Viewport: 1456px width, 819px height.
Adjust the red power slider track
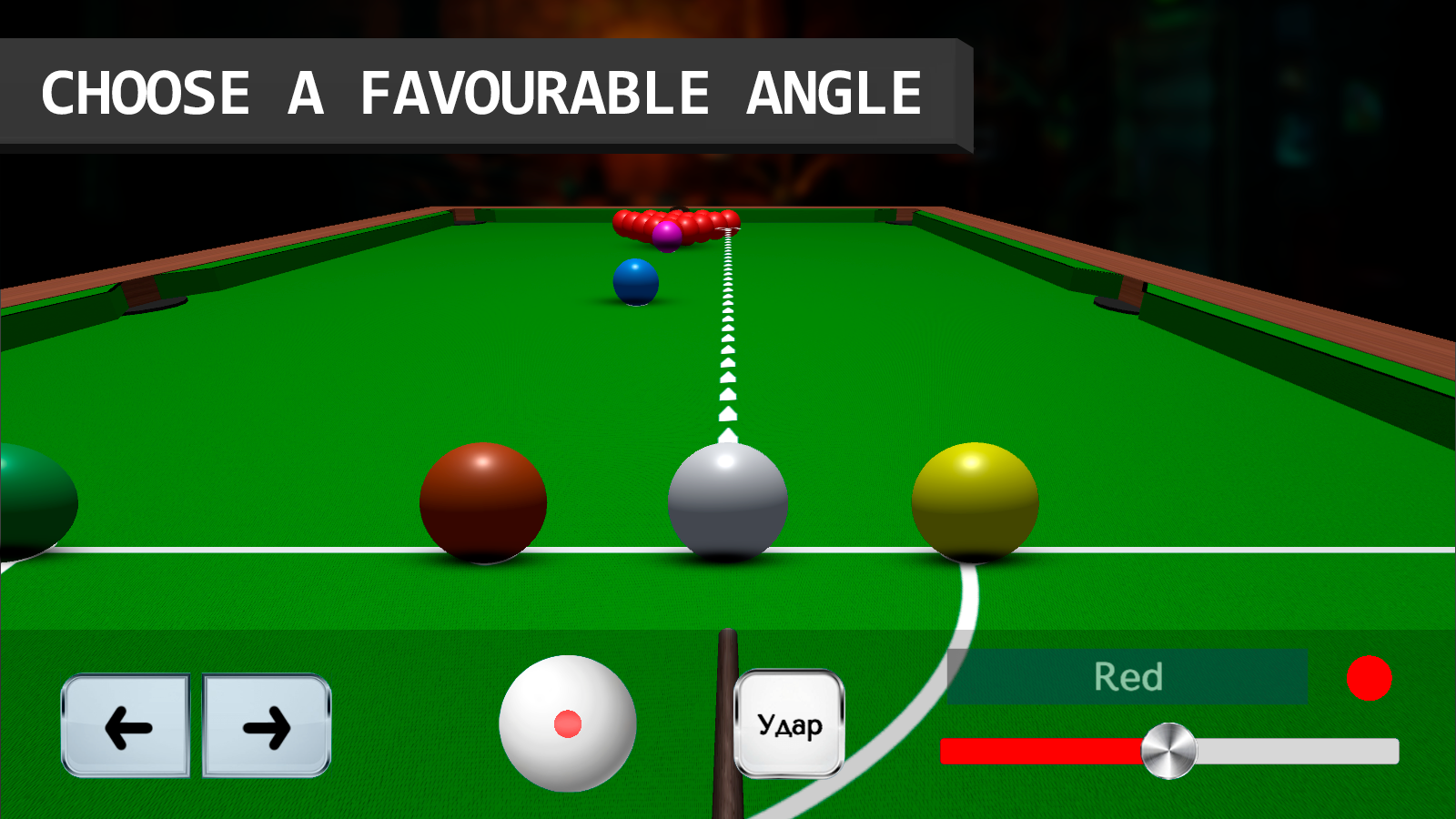(x=1037, y=752)
